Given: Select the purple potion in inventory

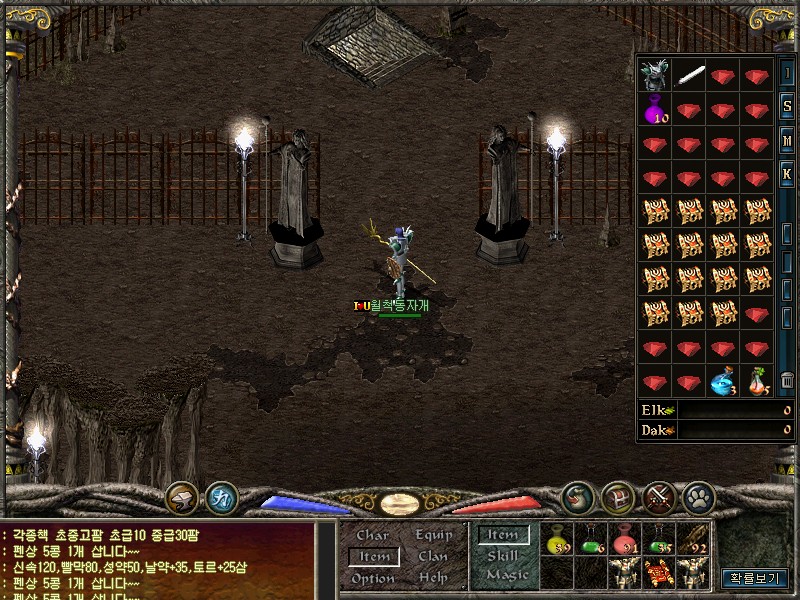Looking at the screenshot, I should [655, 107].
